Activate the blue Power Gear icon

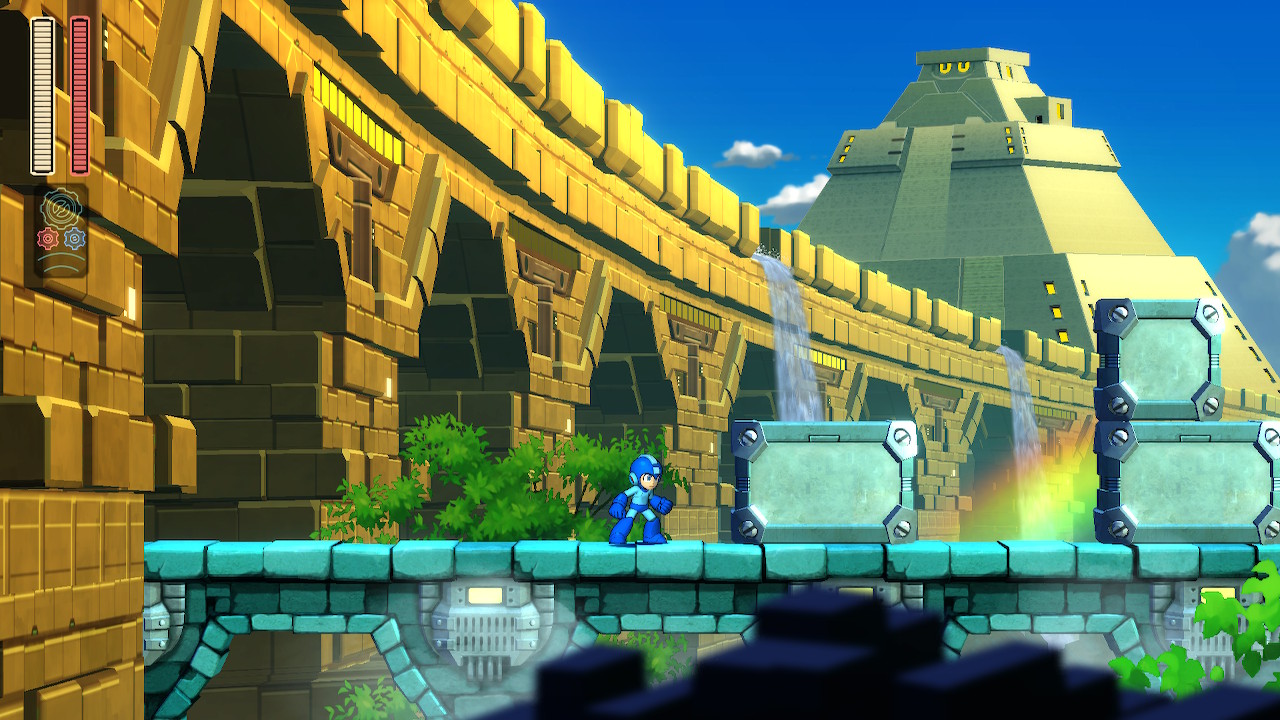[75, 238]
